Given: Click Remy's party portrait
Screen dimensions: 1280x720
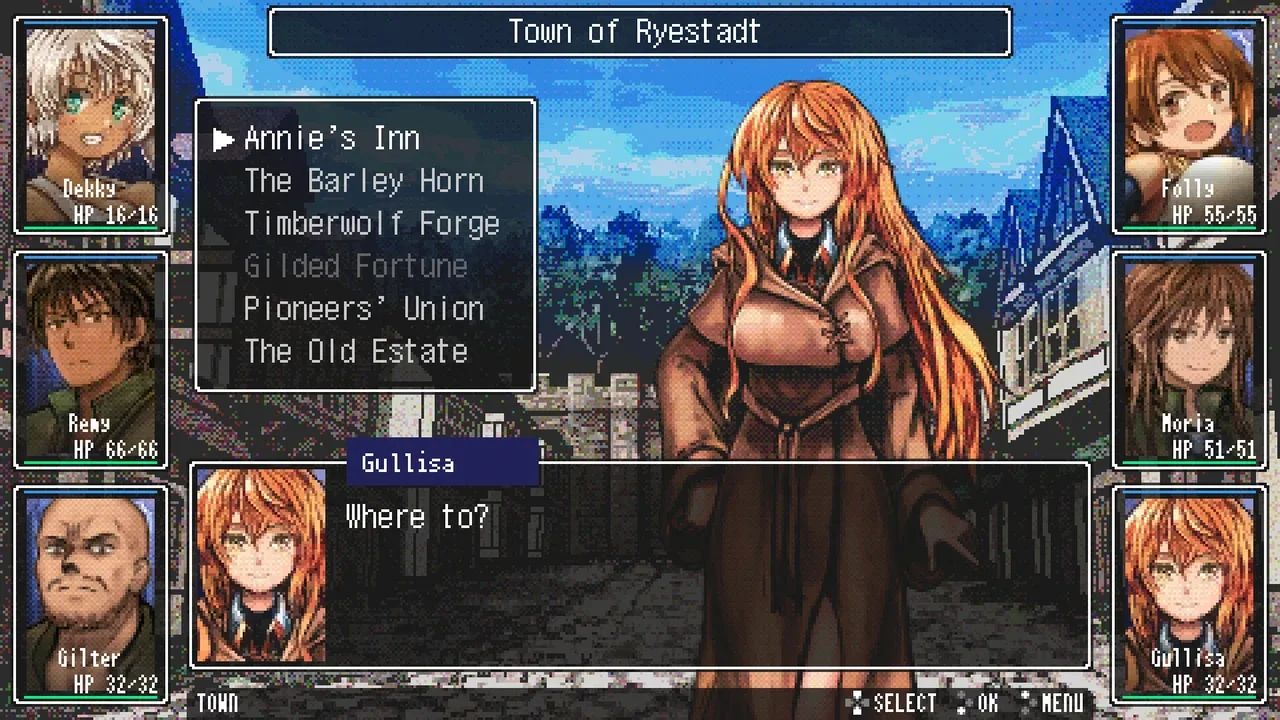Looking at the screenshot, I should coord(91,360).
